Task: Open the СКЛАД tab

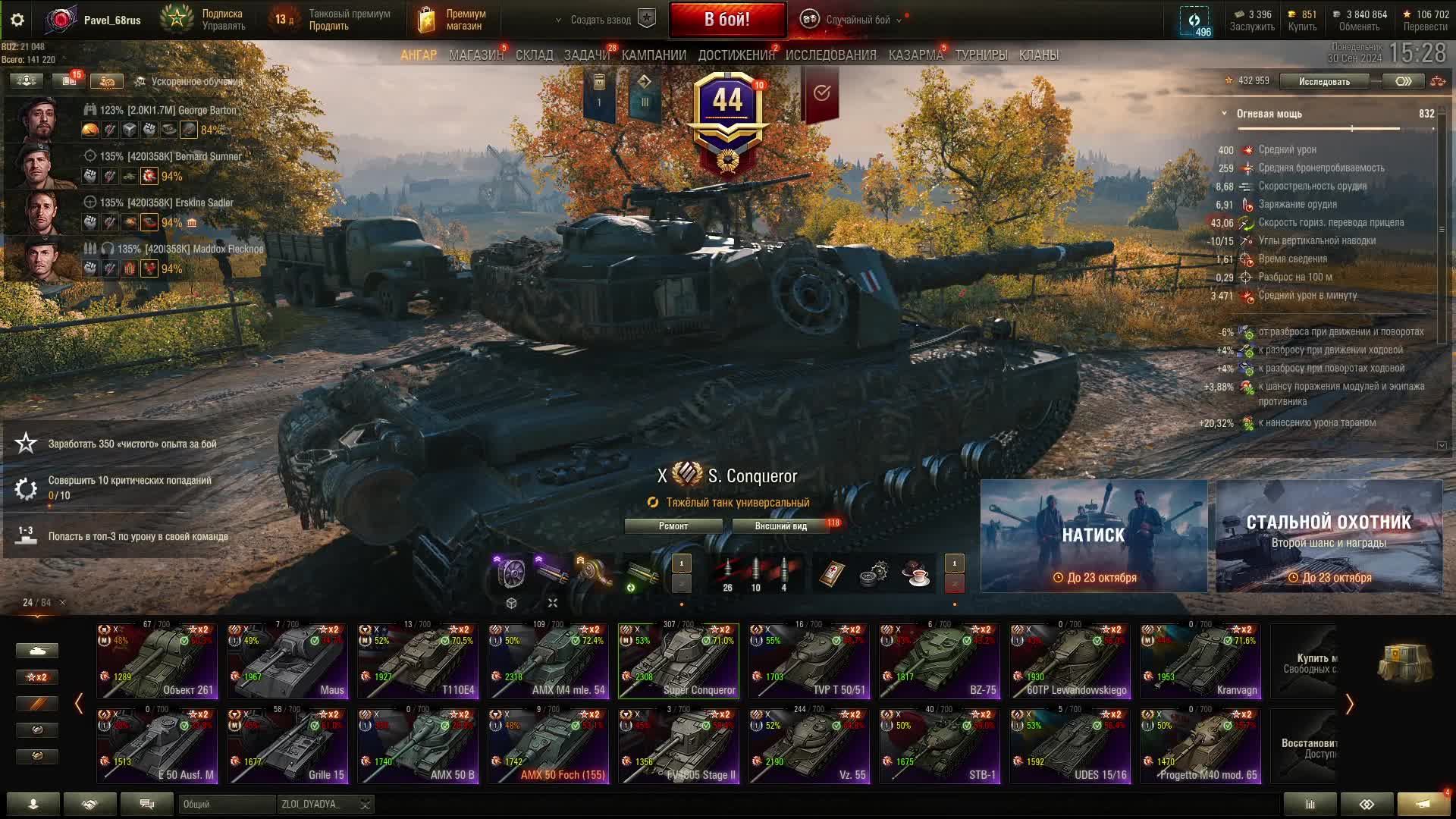Action: [x=534, y=55]
